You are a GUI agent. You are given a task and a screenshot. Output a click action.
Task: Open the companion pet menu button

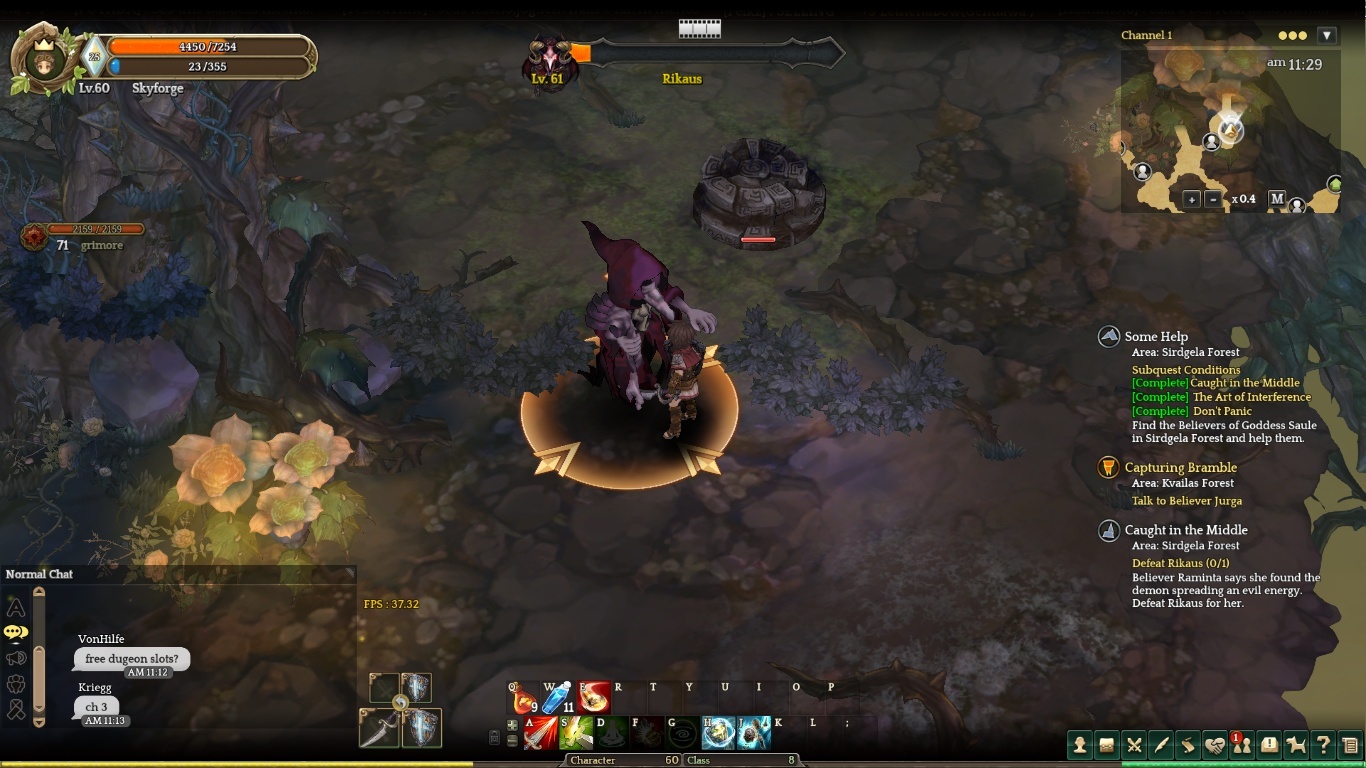1296,744
